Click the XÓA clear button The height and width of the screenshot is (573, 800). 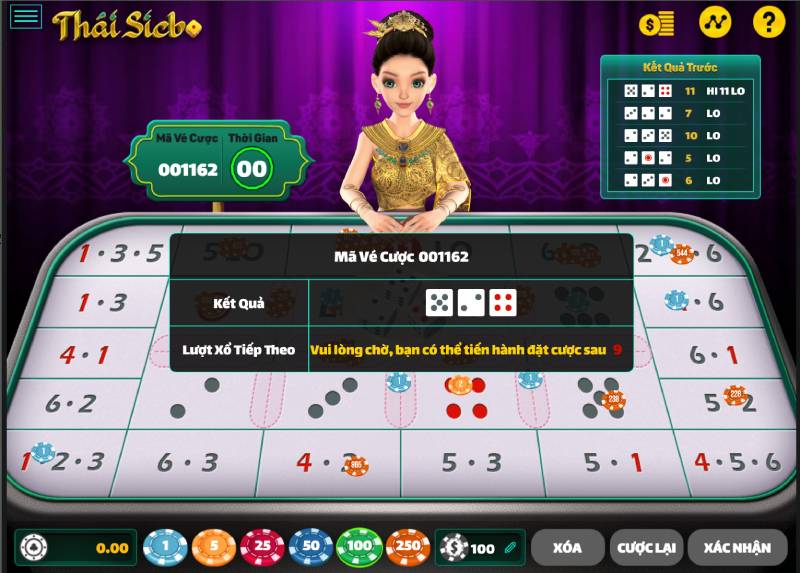click(567, 547)
